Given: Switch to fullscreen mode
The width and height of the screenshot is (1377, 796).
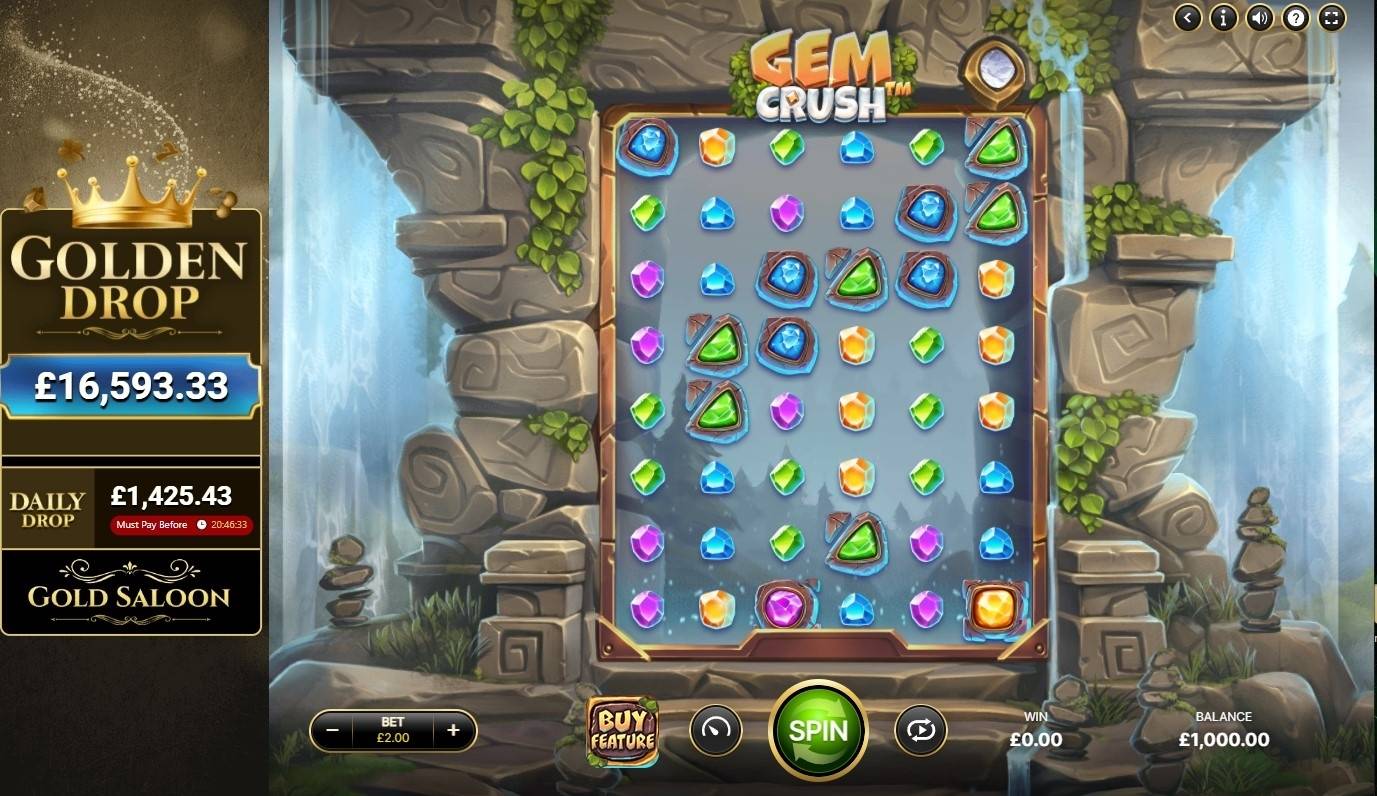Looking at the screenshot, I should pos(1331,17).
